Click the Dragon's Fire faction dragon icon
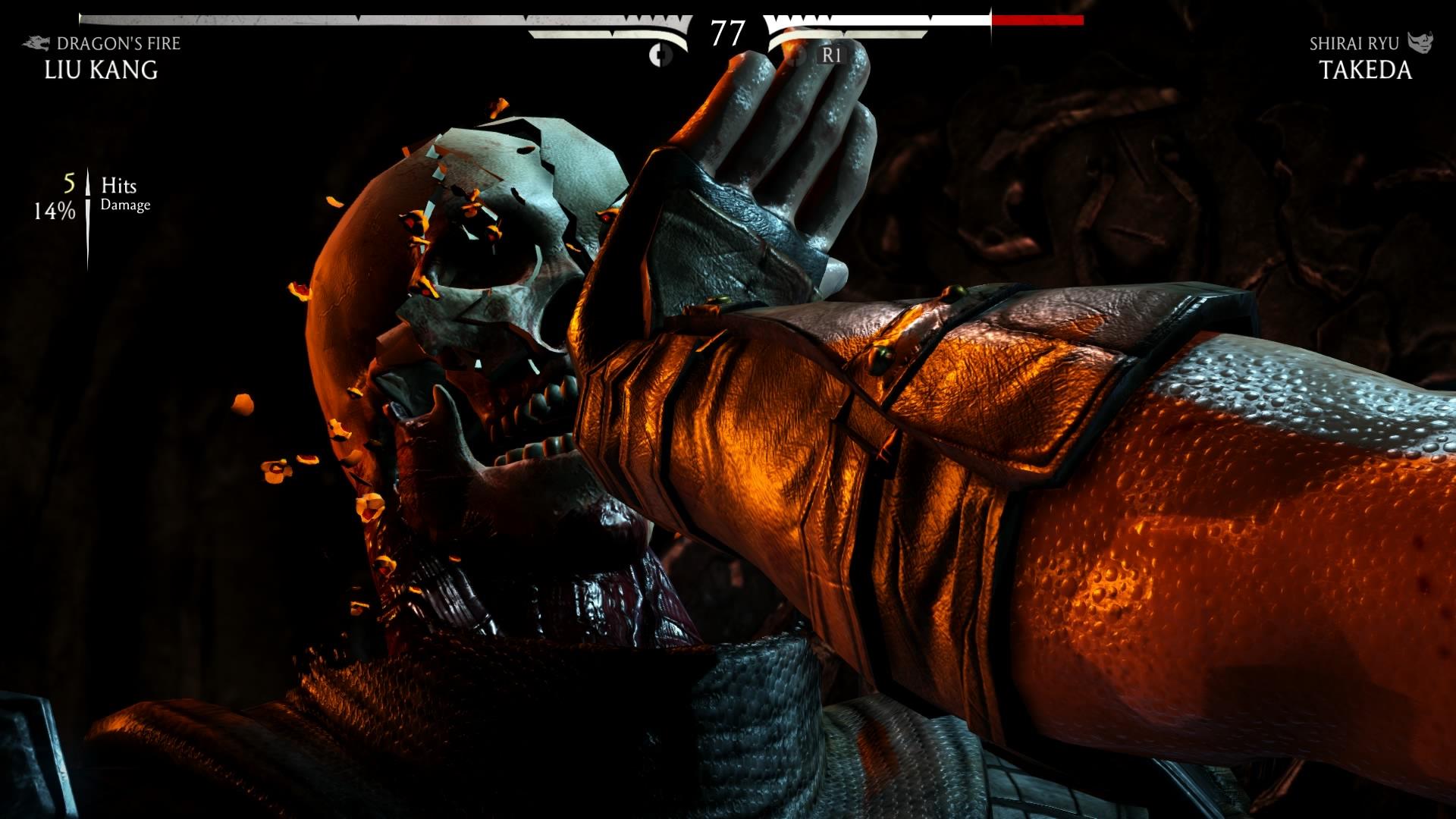This screenshot has width=1456, height=819. pyautogui.click(x=36, y=44)
